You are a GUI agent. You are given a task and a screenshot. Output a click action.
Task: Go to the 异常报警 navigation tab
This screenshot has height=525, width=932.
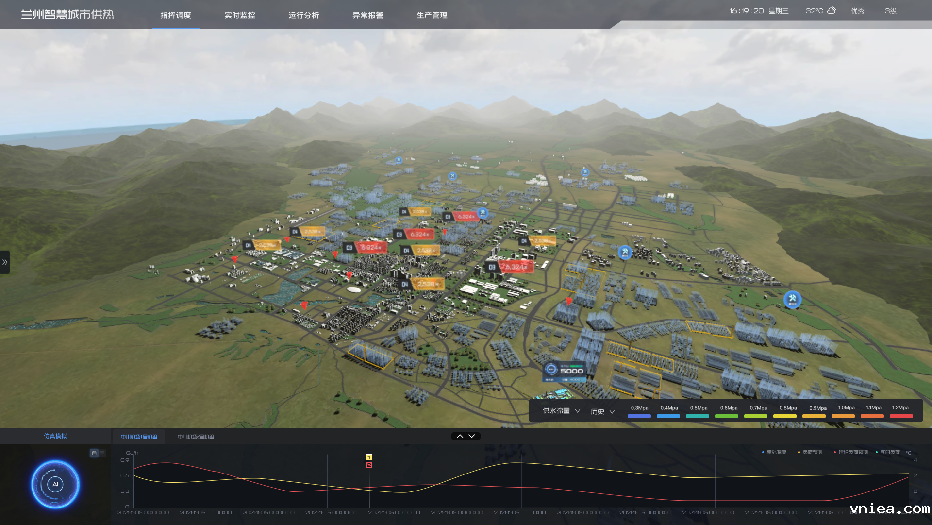pyautogui.click(x=368, y=15)
